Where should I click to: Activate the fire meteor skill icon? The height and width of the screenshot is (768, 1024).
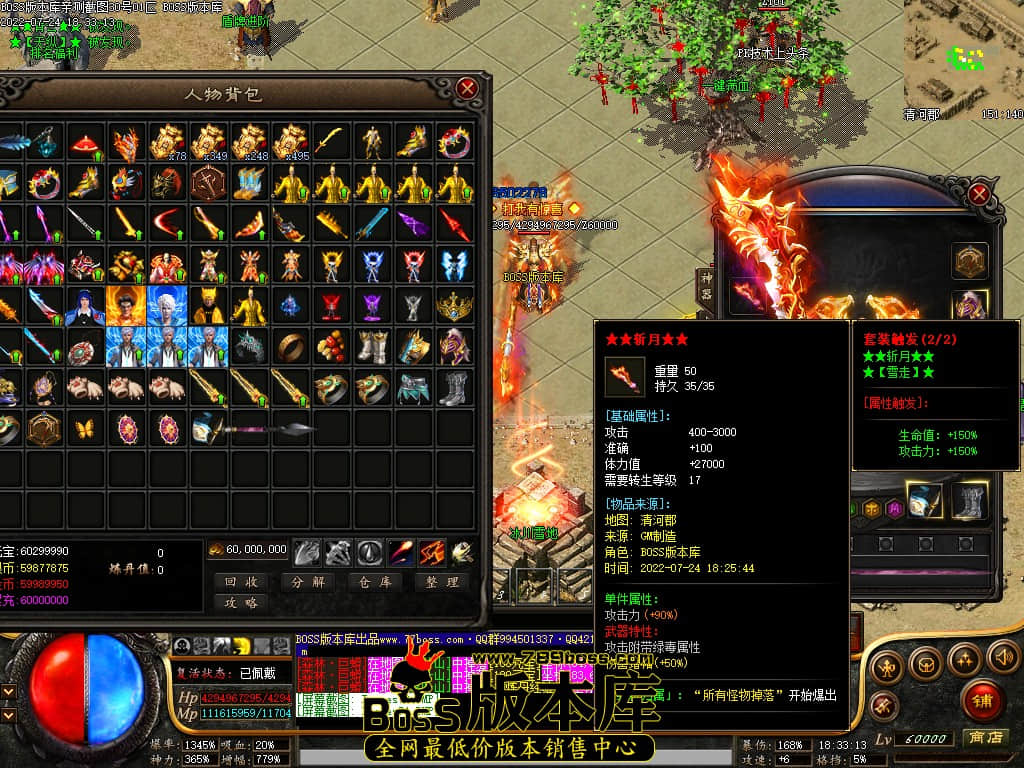point(402,551)
